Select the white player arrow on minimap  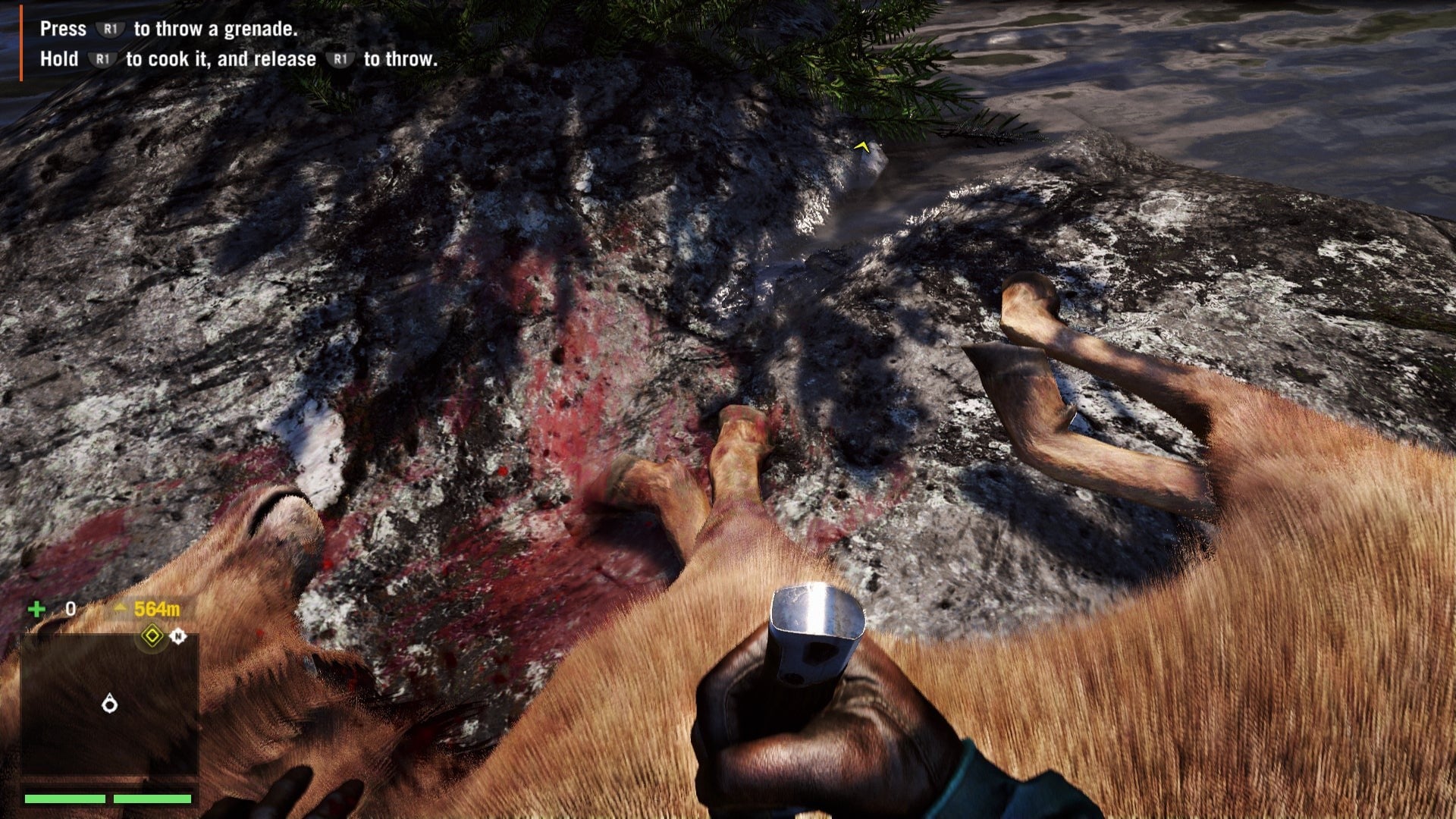110,704
